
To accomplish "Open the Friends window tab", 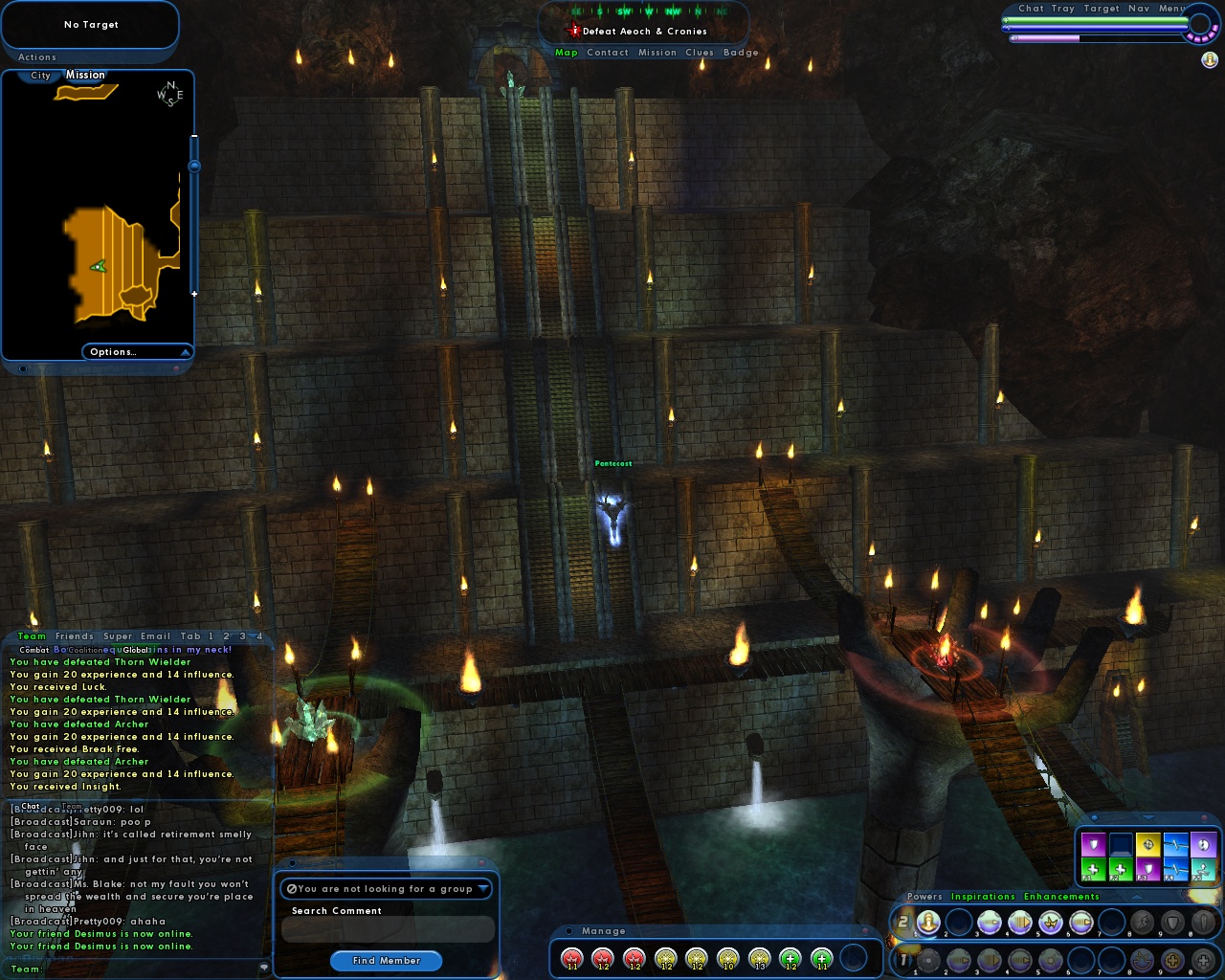I will click(75, 636).
